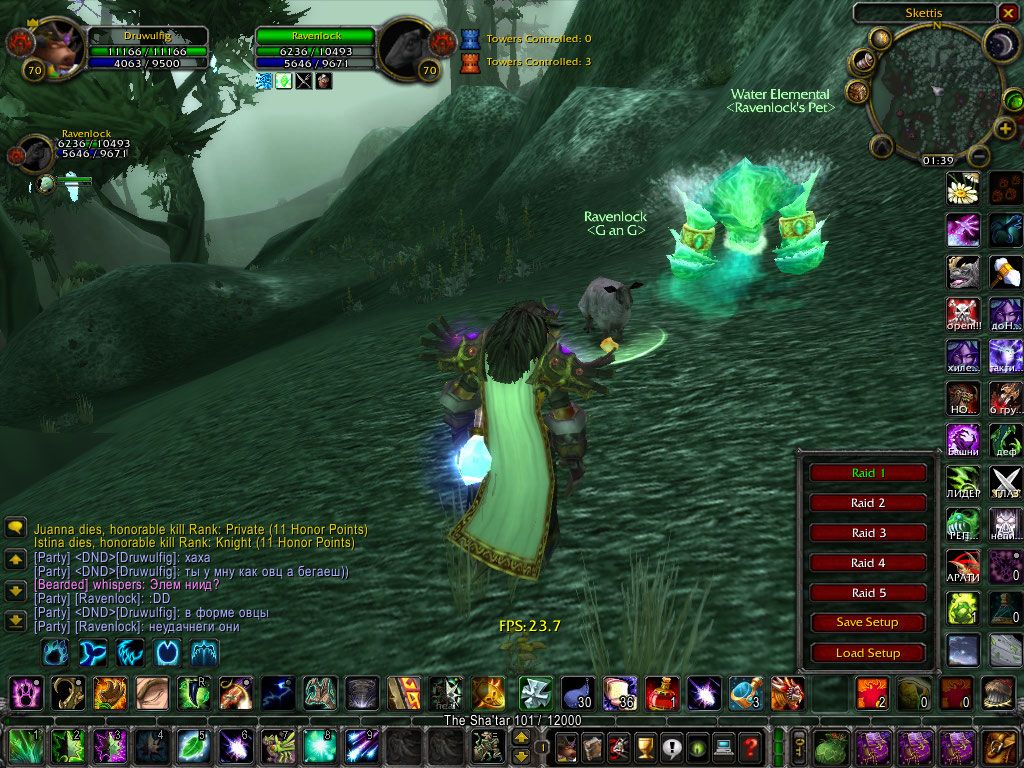The image size is (1024, 768).
Task: Open the red question mark help button
Action: click(x=750, y=745)
